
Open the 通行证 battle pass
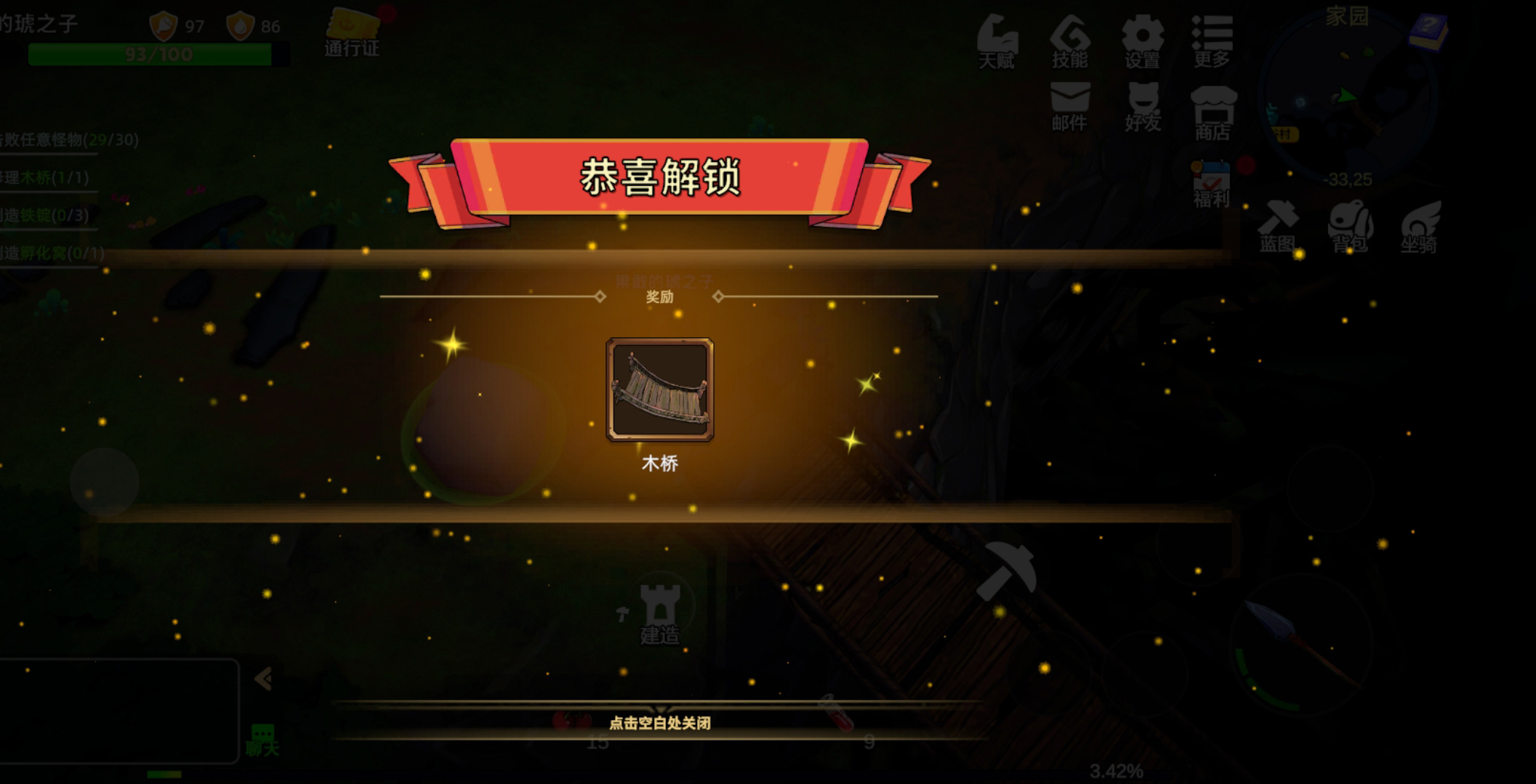352,33
